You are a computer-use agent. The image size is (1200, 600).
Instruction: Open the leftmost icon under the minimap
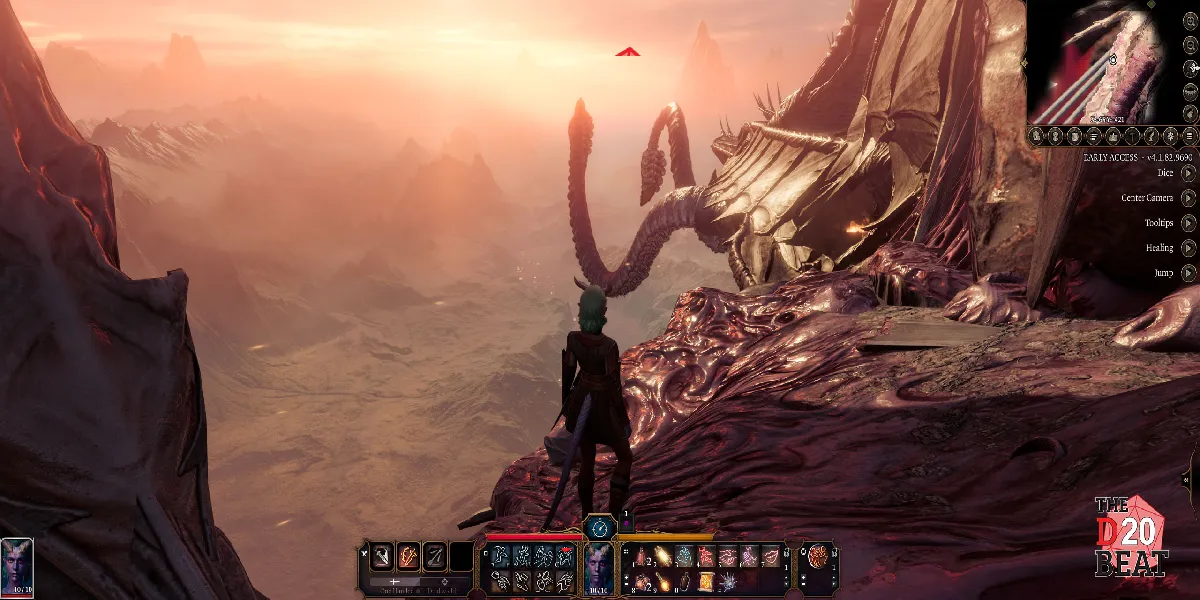[1037, 136]
